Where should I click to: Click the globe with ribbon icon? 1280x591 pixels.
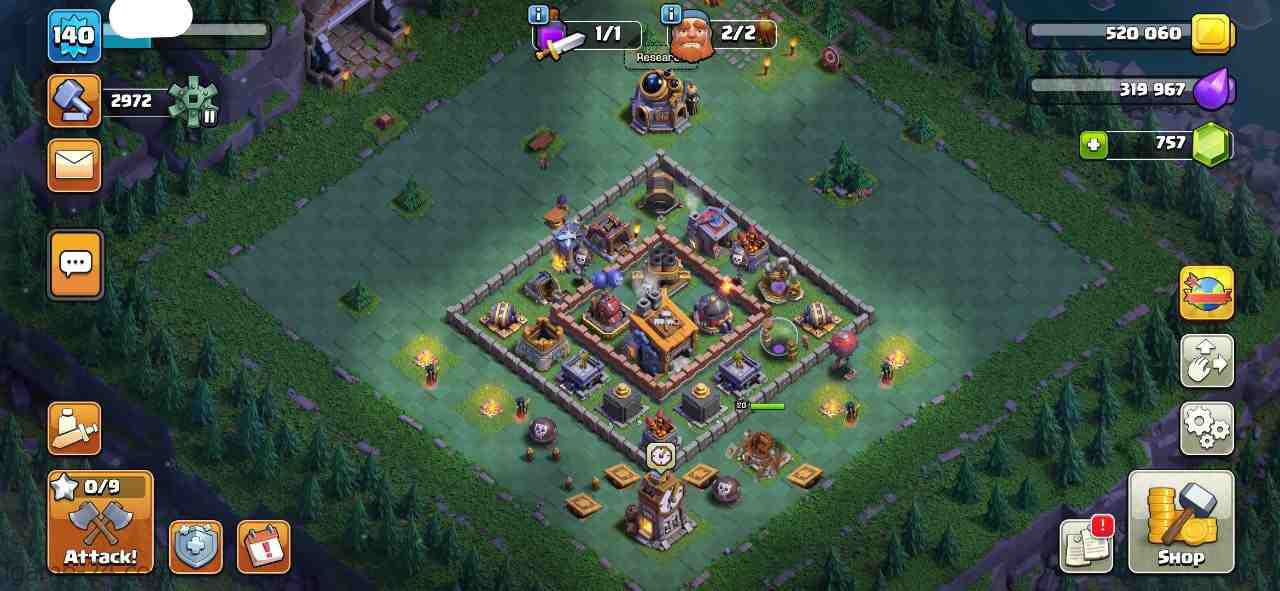(1206, 293)
